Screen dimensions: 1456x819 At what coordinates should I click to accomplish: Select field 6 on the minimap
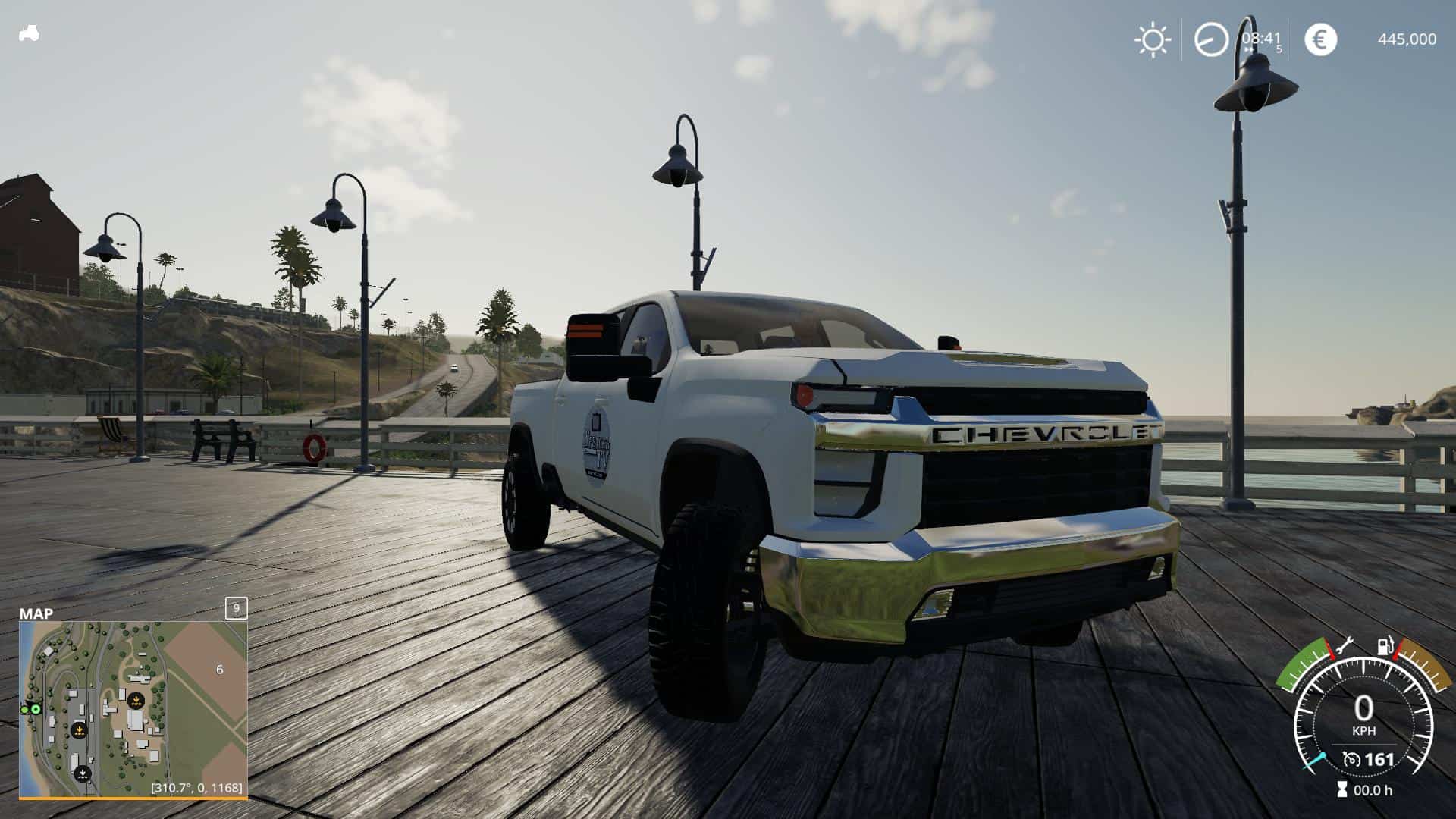220,670
